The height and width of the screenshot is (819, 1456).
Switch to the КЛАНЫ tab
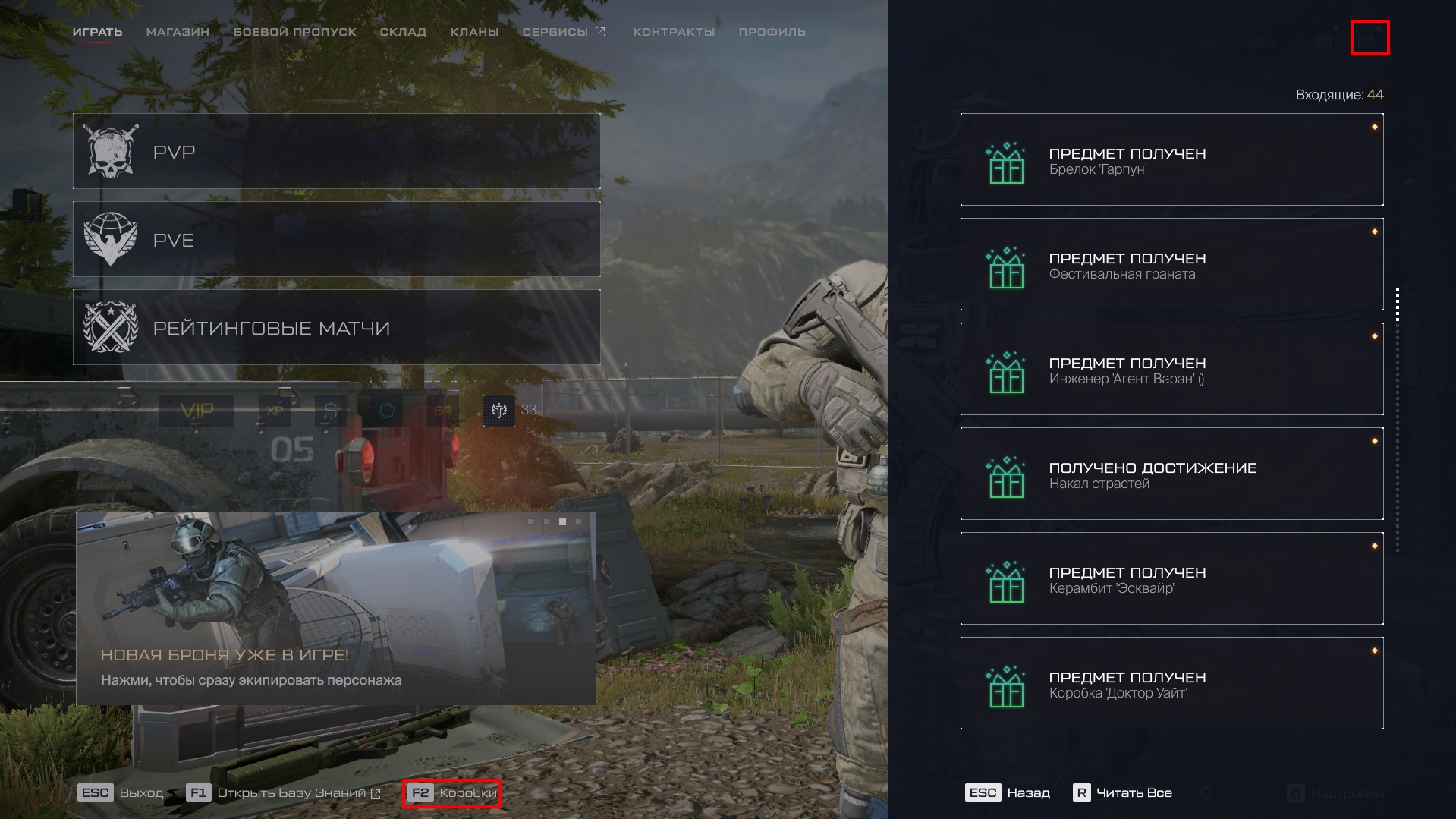click(474, 32)
